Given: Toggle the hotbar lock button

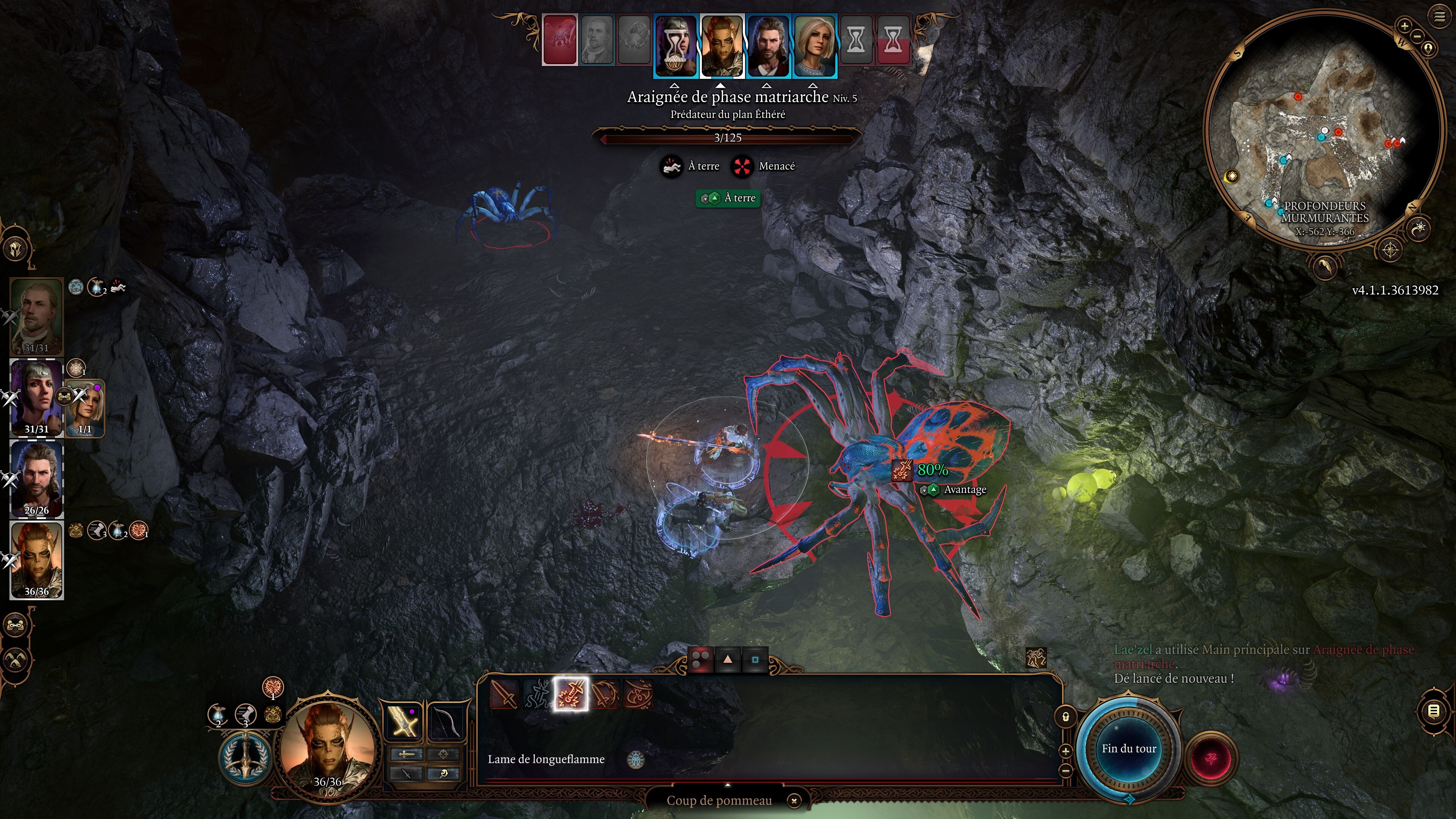Looking at the screenshot, I should pyautogui.click(x=1065, y=717).
